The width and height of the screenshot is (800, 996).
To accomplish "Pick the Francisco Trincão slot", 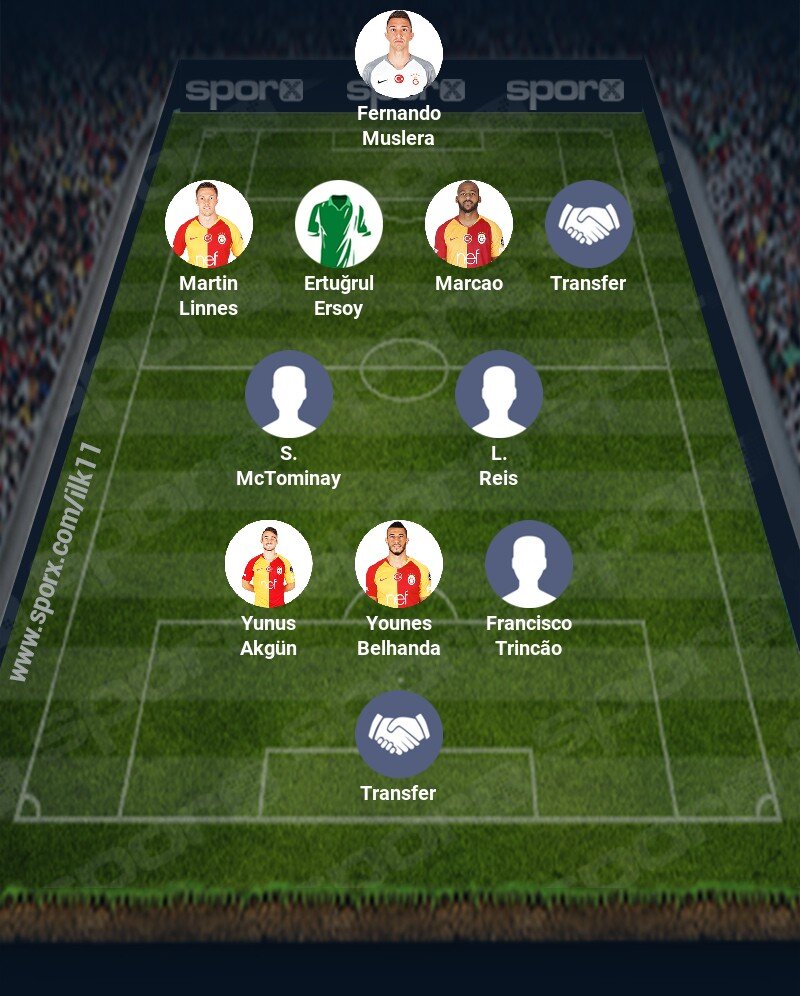I will pos(529,564).
